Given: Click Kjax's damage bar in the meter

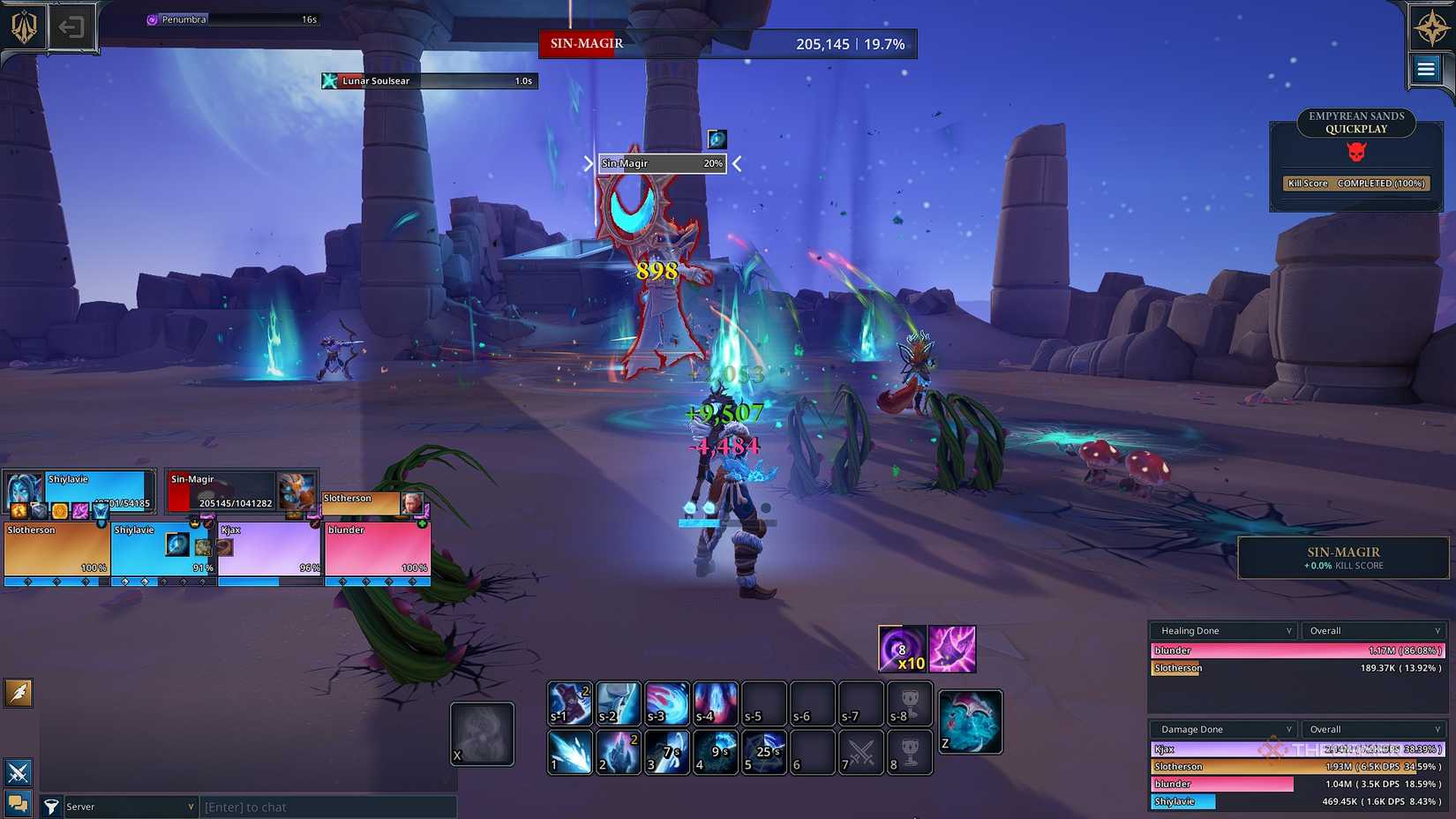Looking at the screenshot, I should (1235, 749).
